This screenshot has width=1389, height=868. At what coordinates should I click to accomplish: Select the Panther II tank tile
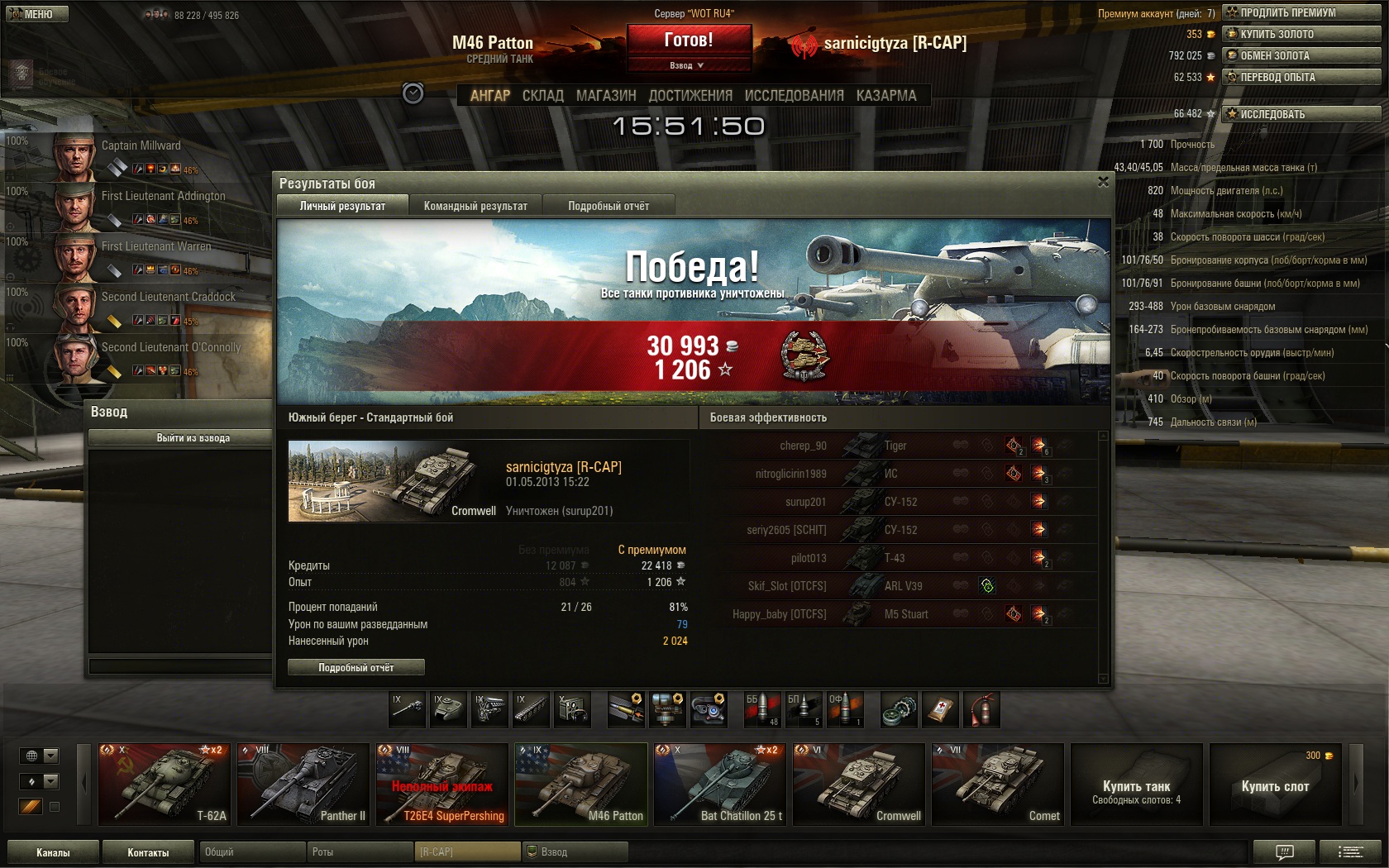303,784
